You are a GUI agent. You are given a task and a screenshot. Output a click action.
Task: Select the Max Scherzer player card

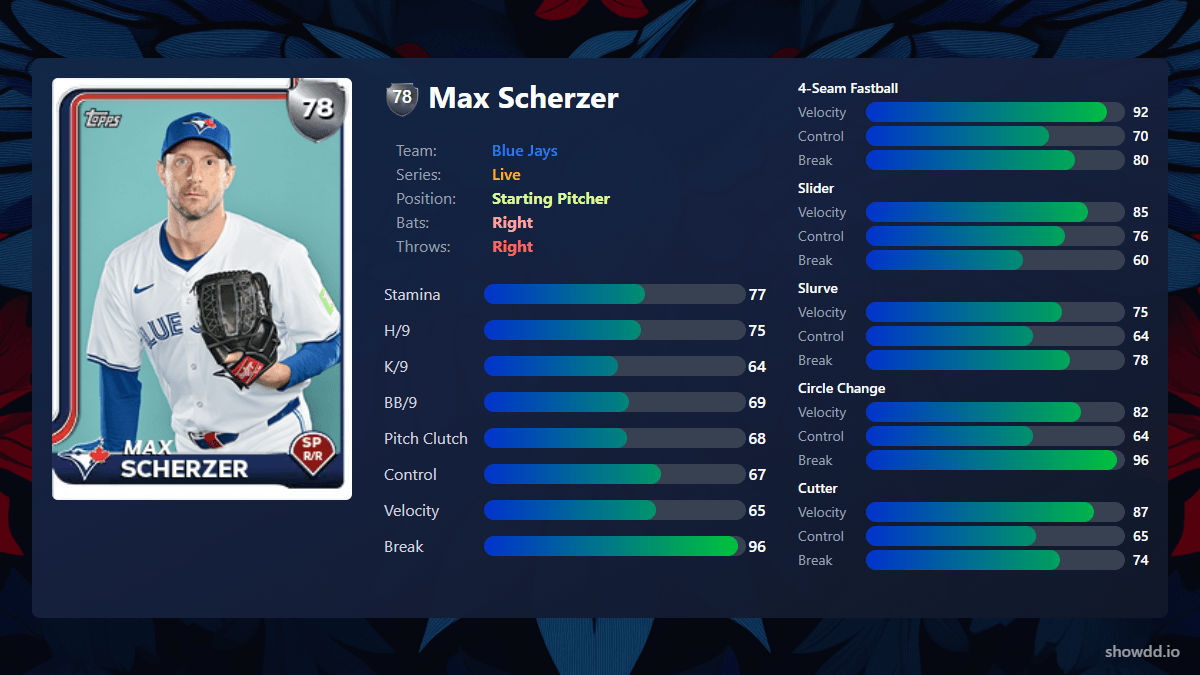(x=202, y=289)
